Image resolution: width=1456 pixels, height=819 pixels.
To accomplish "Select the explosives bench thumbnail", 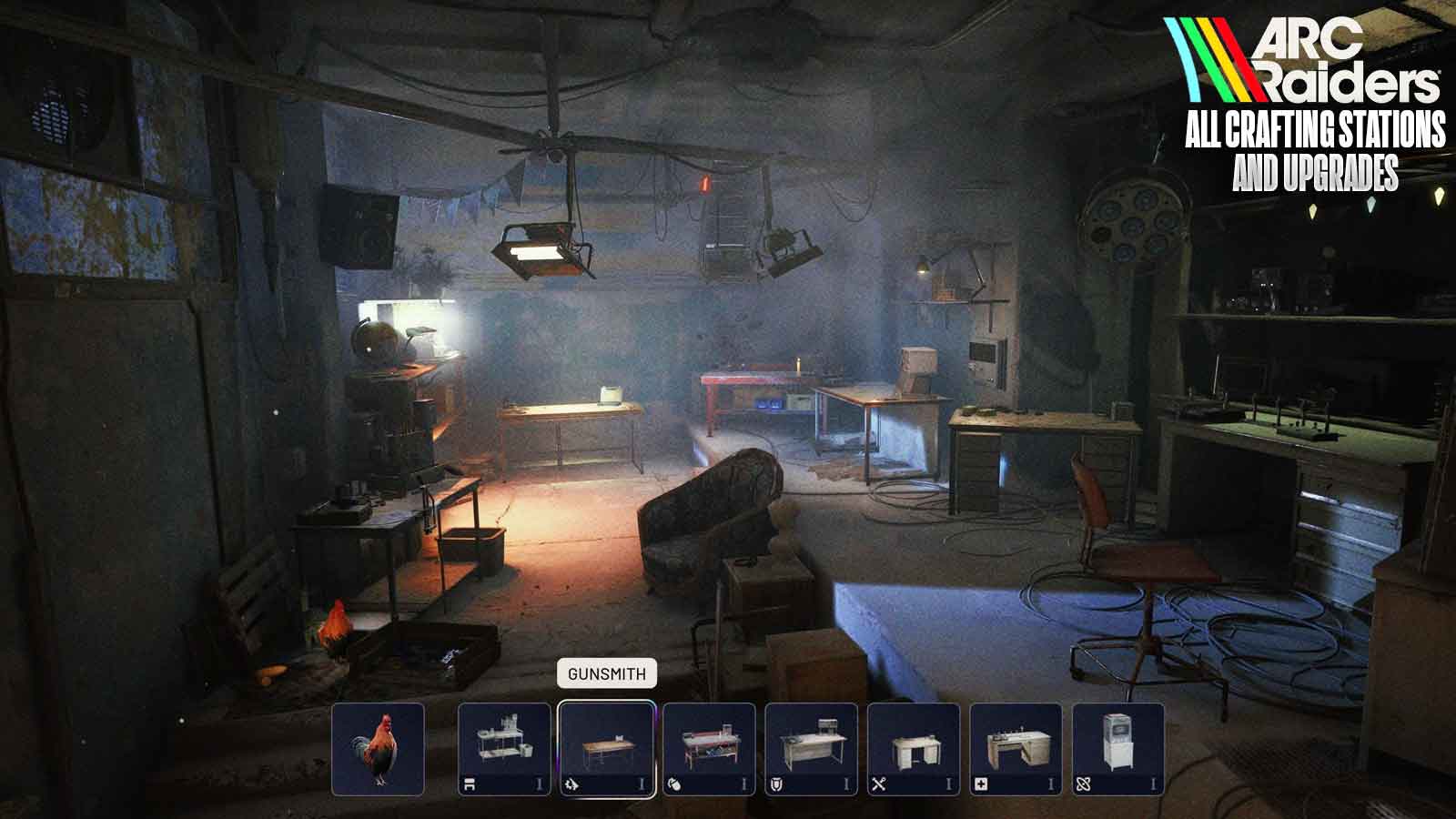I will [x=710, y=746].
